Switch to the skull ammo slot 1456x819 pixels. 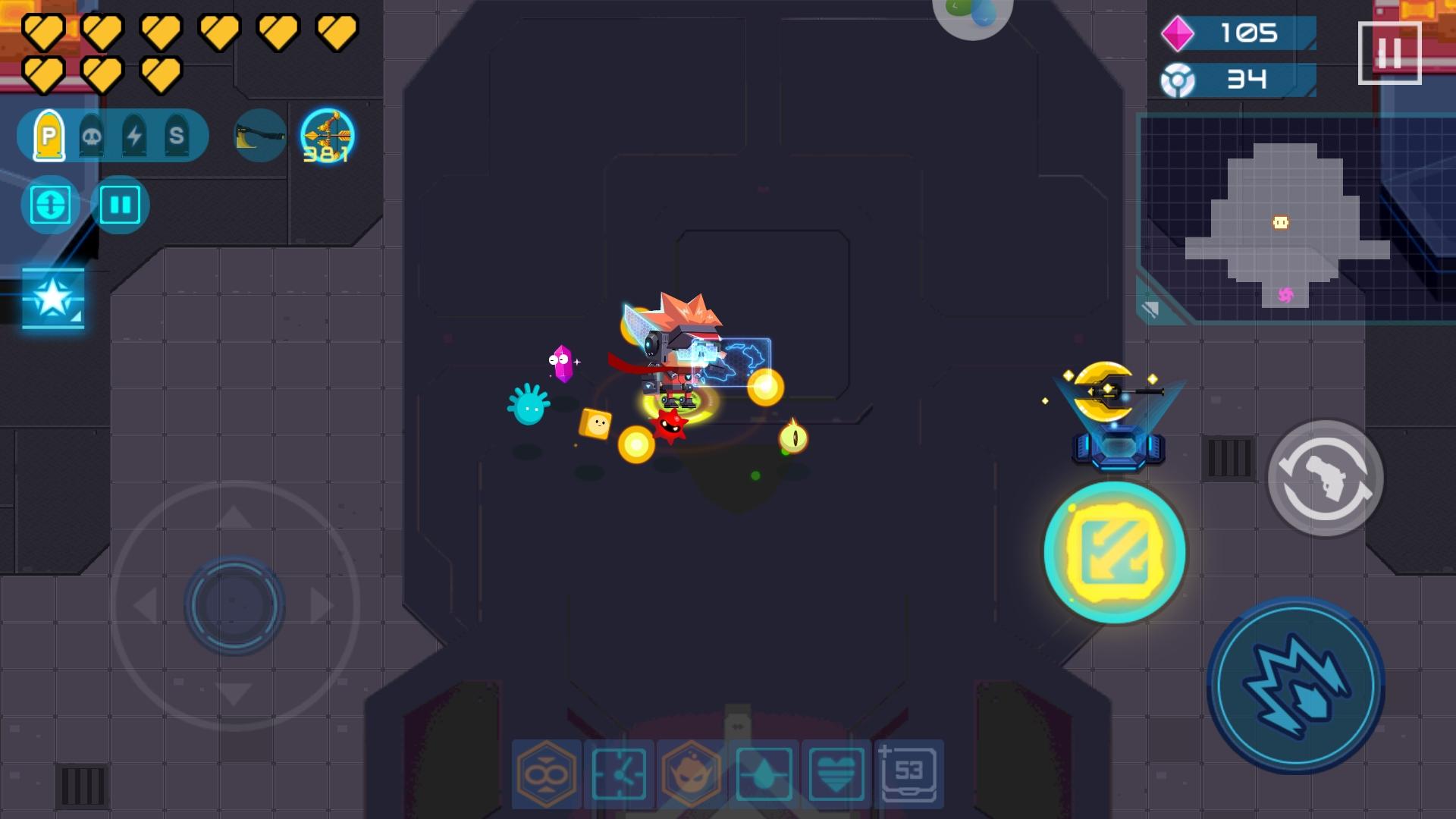click(91, 135)
